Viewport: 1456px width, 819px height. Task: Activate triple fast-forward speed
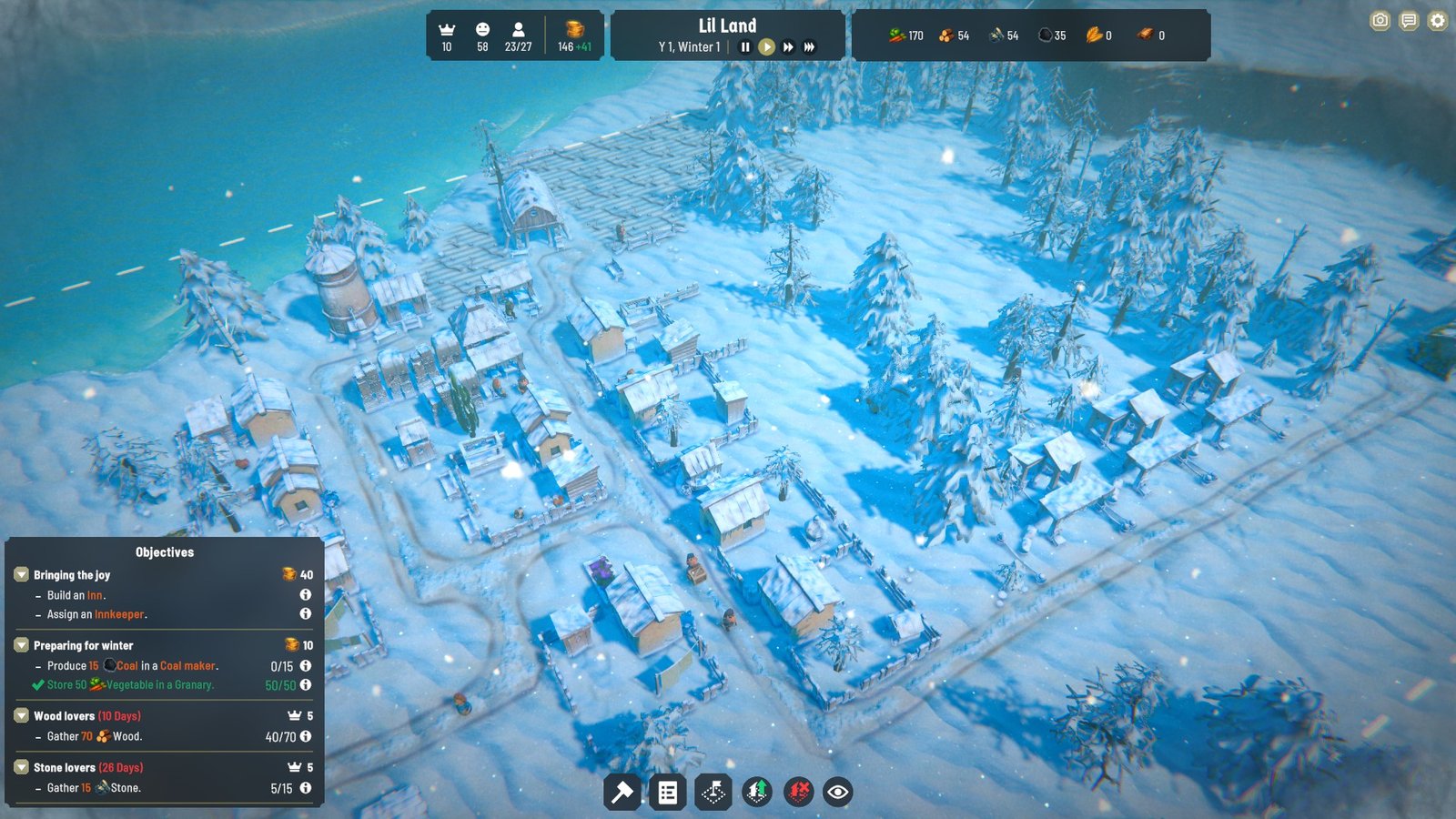pyautogui.click(x=809, y=47)
